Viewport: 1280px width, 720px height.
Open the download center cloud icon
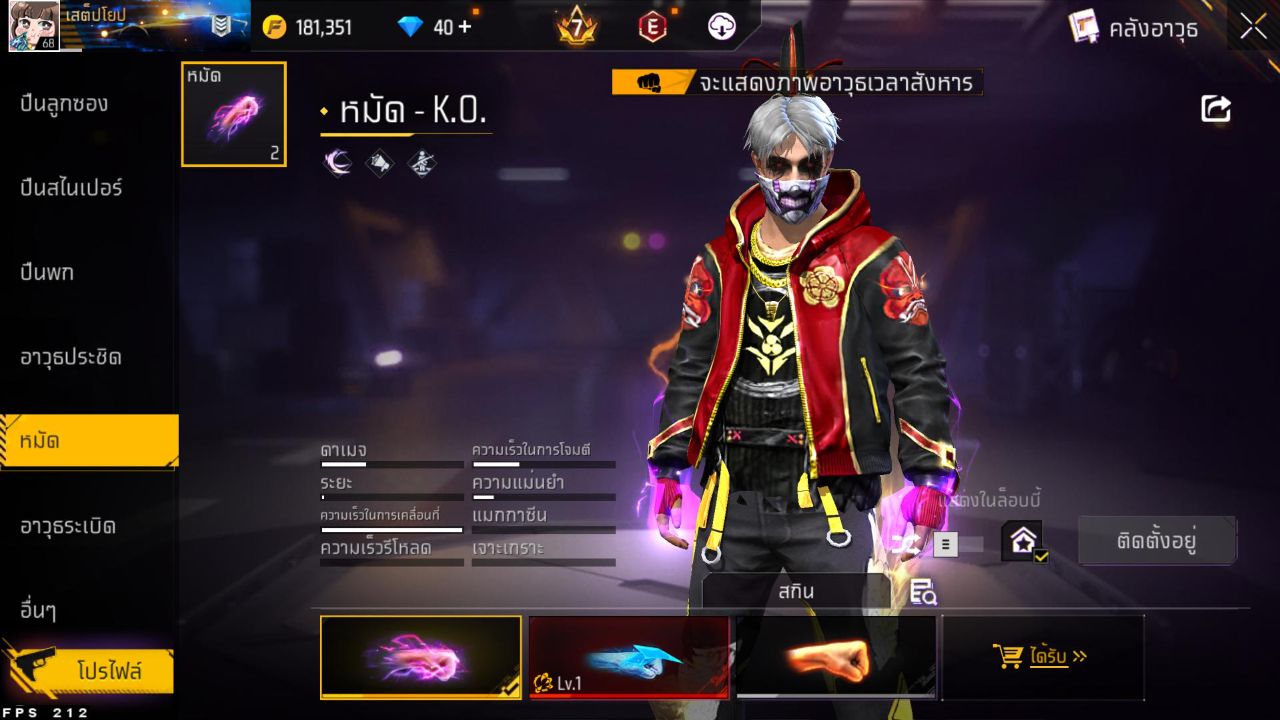[x=720, y=27]
